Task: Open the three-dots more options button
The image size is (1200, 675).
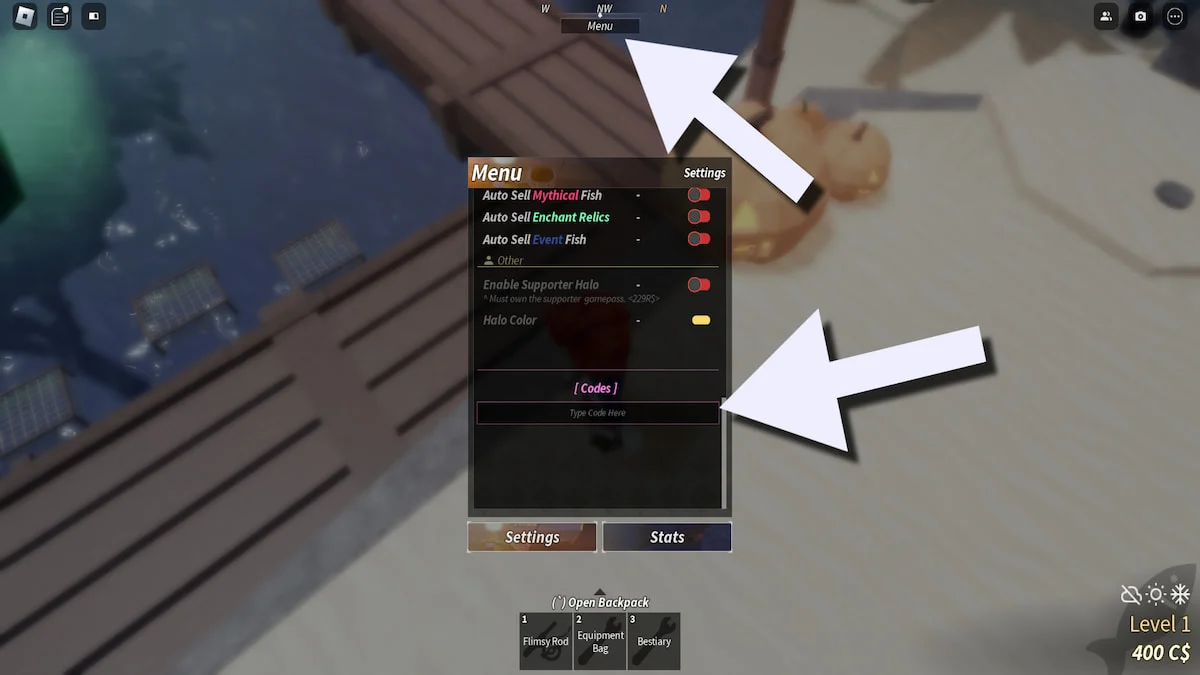Action: pos(1175,16)
